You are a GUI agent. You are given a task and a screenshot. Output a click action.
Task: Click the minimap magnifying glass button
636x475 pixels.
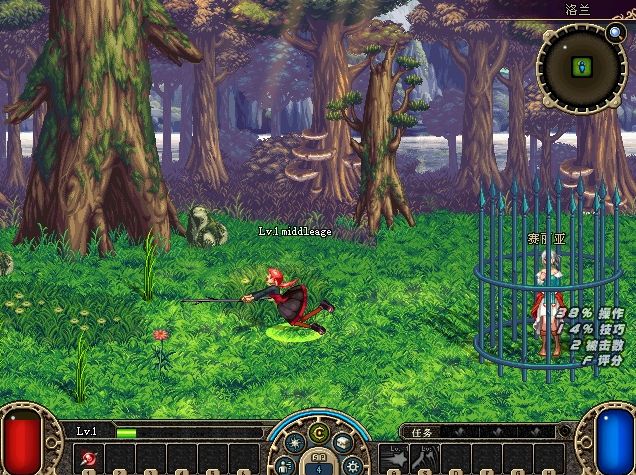point(615,32)
